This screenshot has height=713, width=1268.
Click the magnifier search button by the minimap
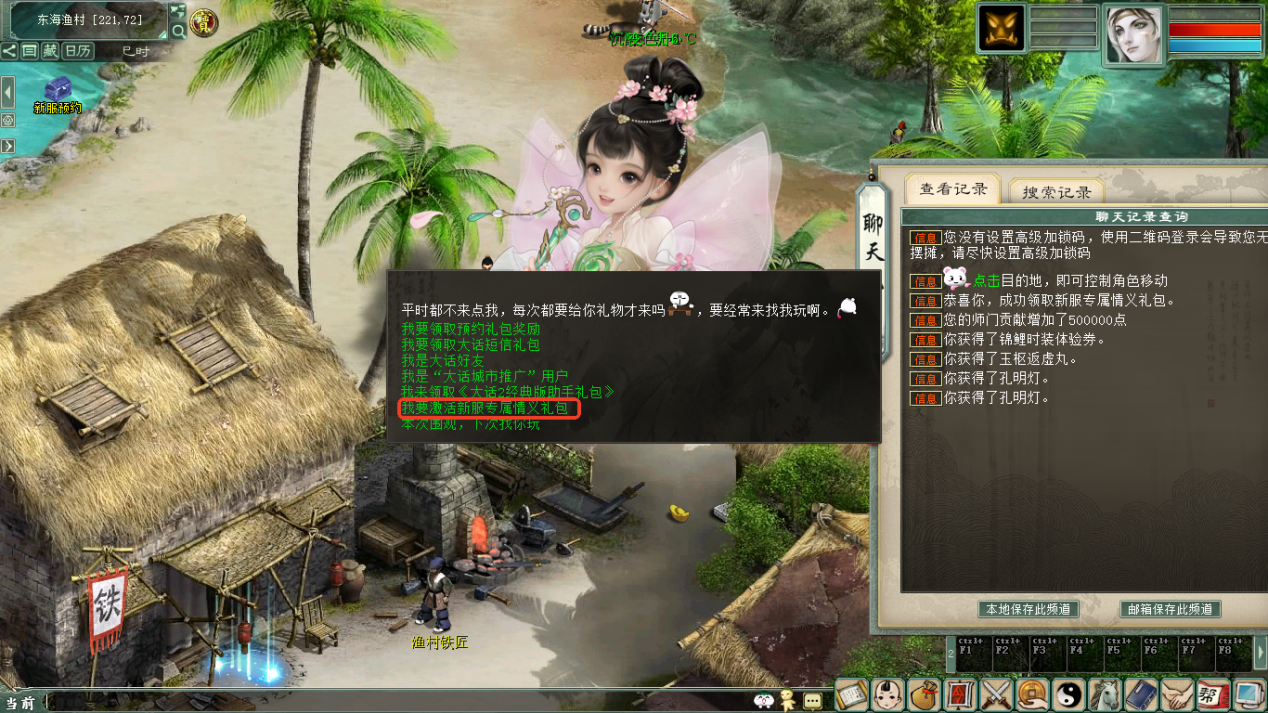178,31
